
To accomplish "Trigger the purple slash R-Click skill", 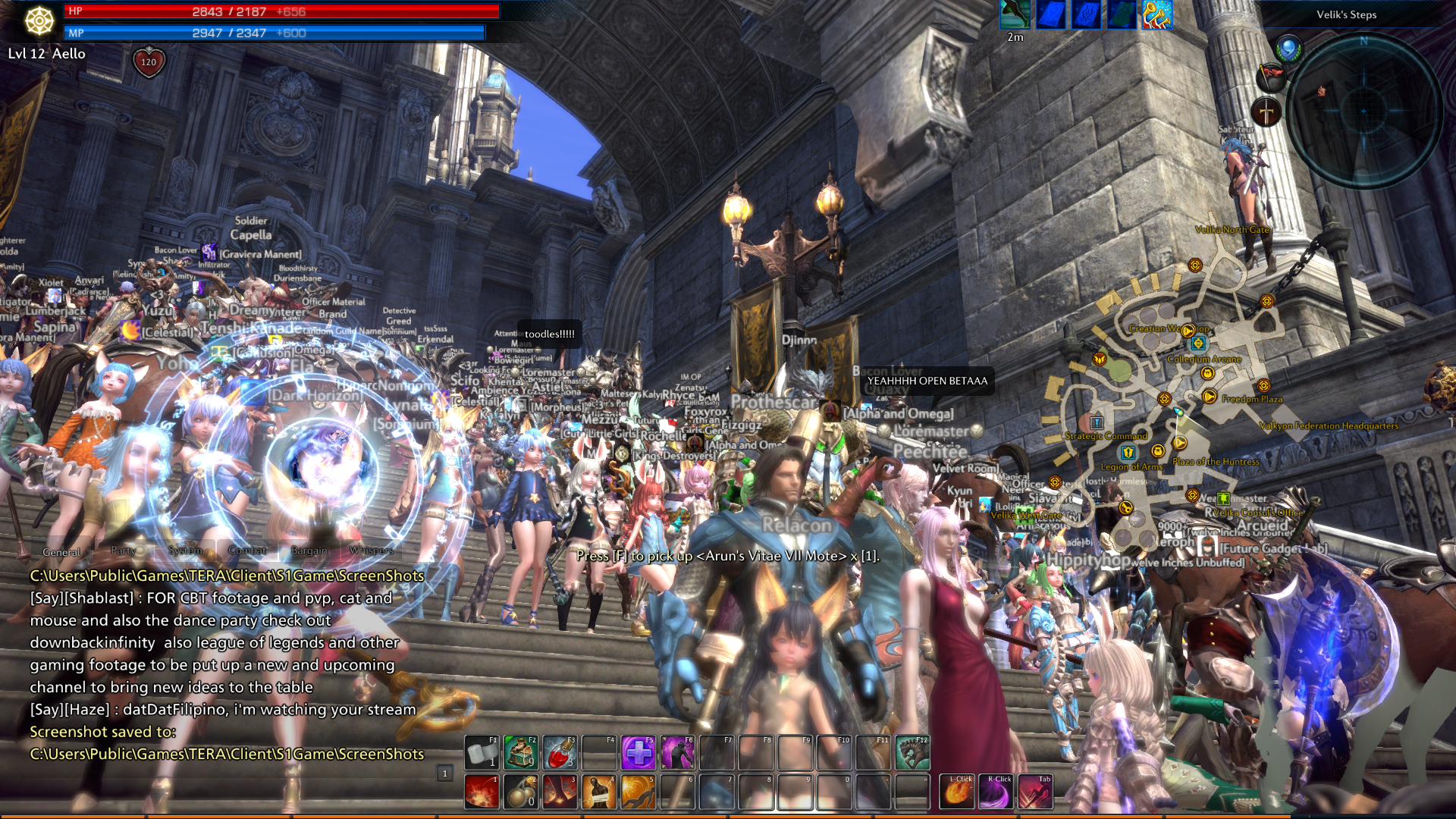I will coord(996,792).
